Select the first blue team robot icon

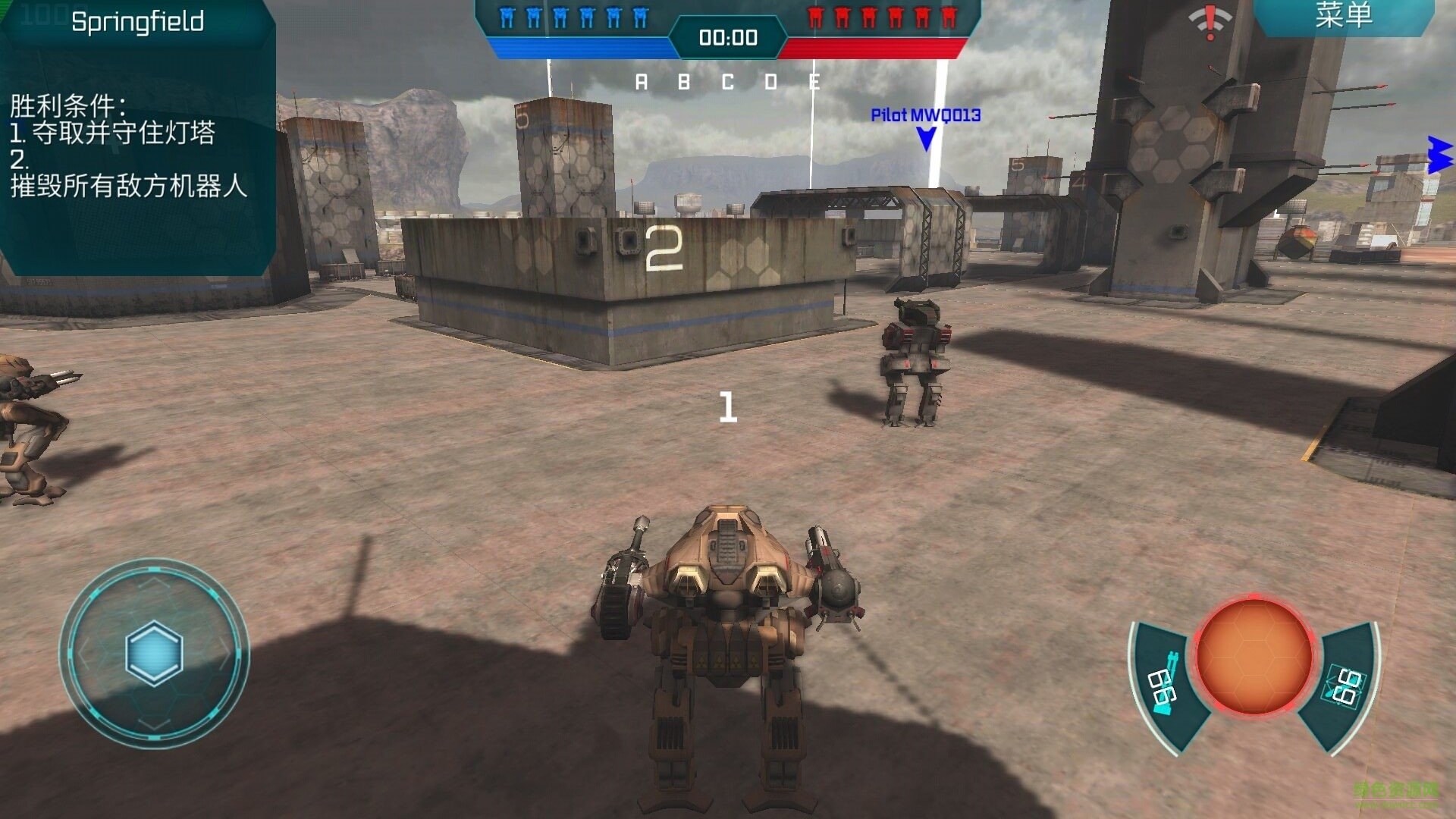(507, 17)
